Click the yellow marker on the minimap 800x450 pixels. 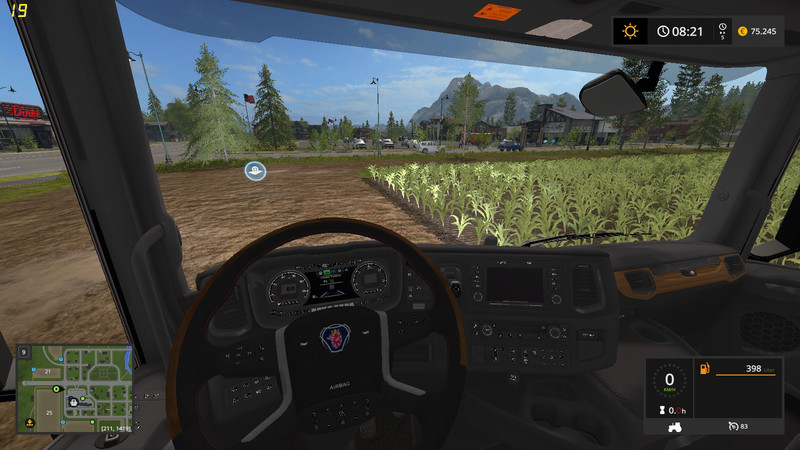tap(30, 422)
